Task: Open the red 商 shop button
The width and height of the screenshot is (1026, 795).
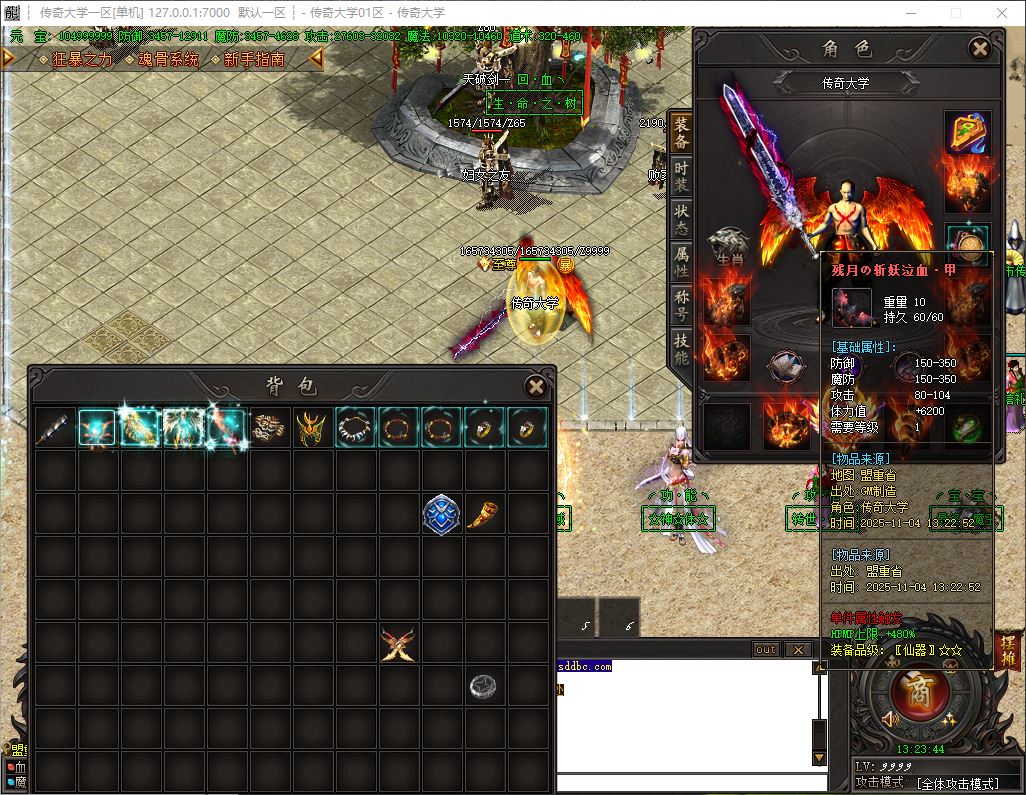Action: click(912, 691)
